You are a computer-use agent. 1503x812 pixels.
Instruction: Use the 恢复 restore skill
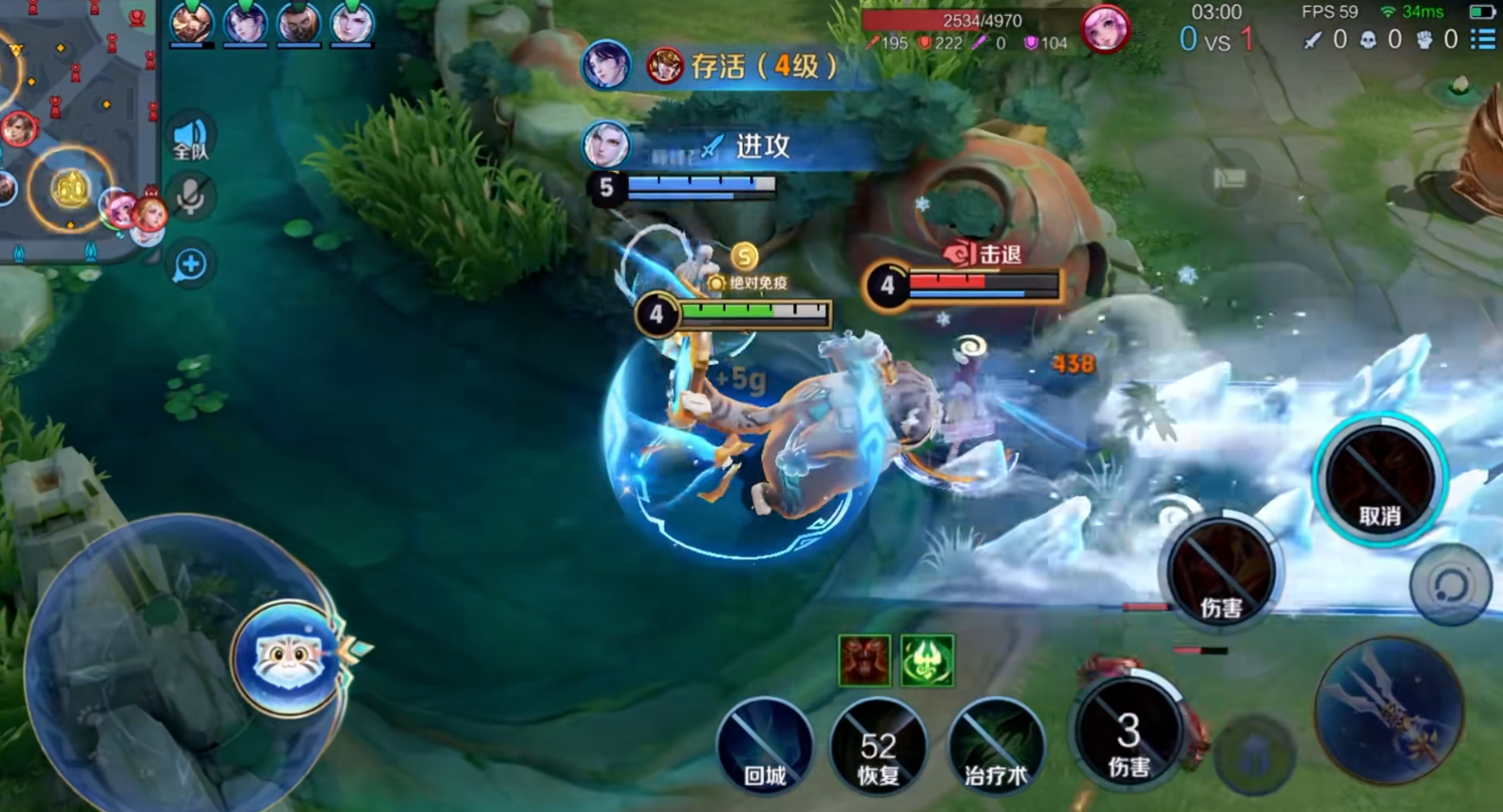878,747
